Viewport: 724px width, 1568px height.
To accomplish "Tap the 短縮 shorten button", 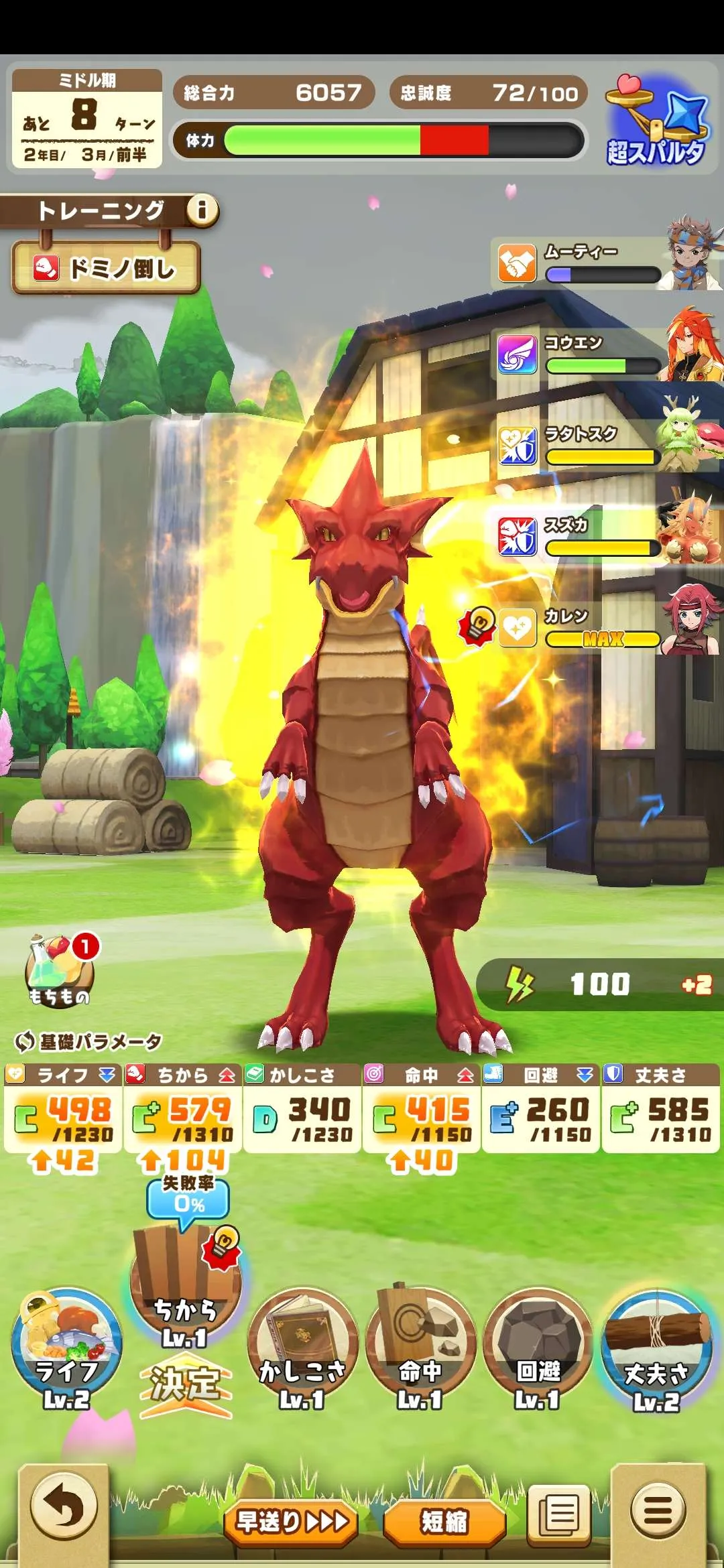I will (444, 1521).
